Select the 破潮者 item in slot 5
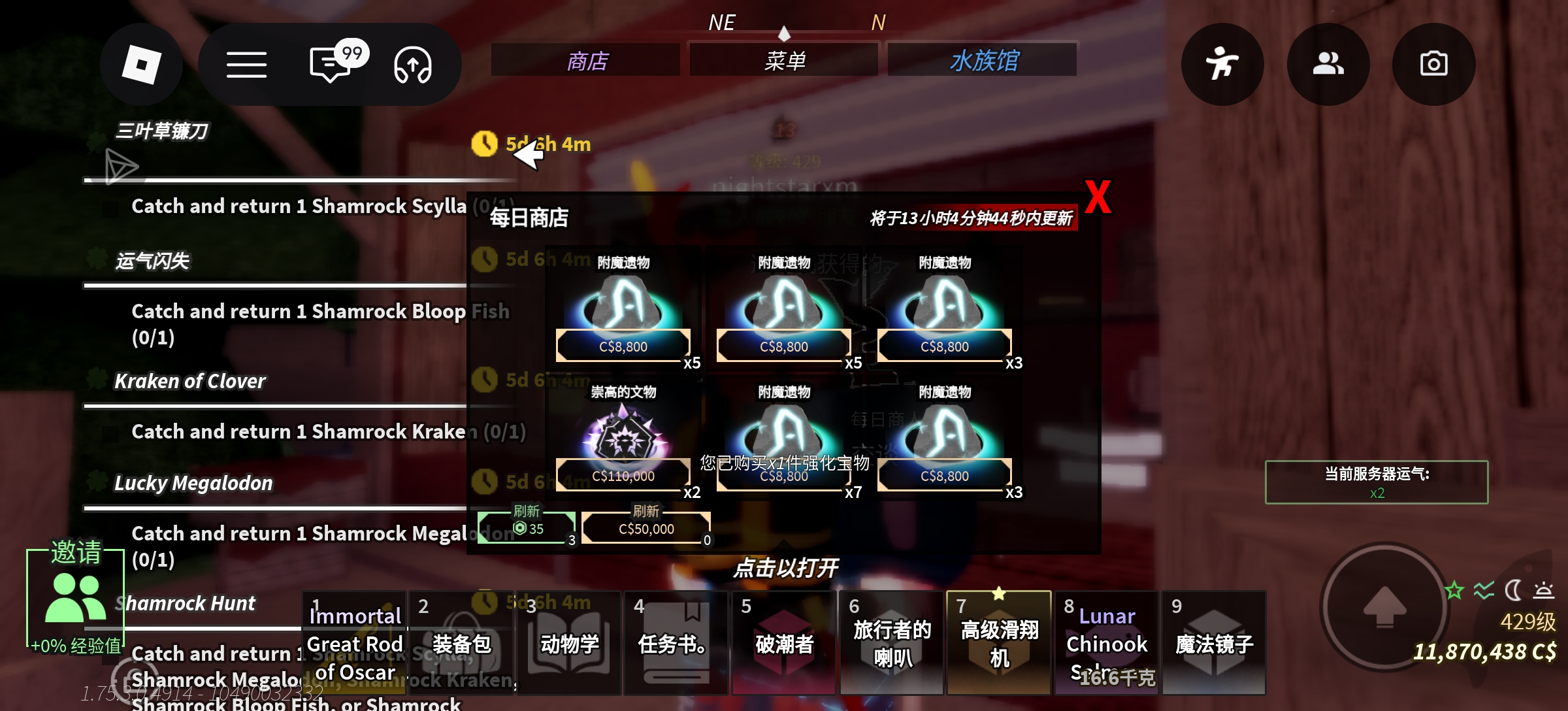The width and height of the screenshot is (1568, 711). [x=783, y=644]
